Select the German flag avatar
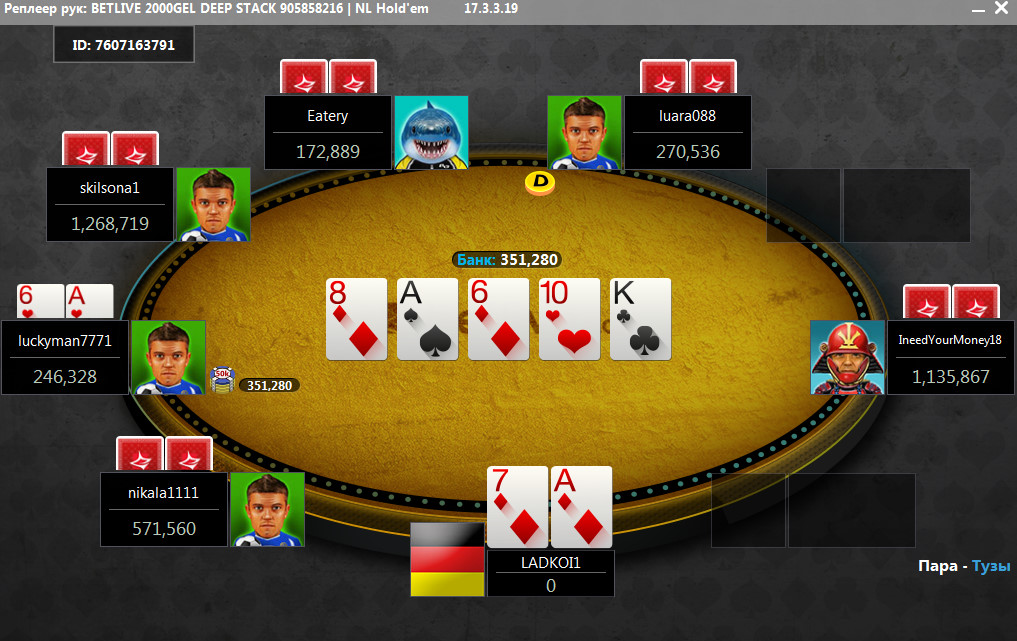1017x641 pixels. tap(447, 559)
